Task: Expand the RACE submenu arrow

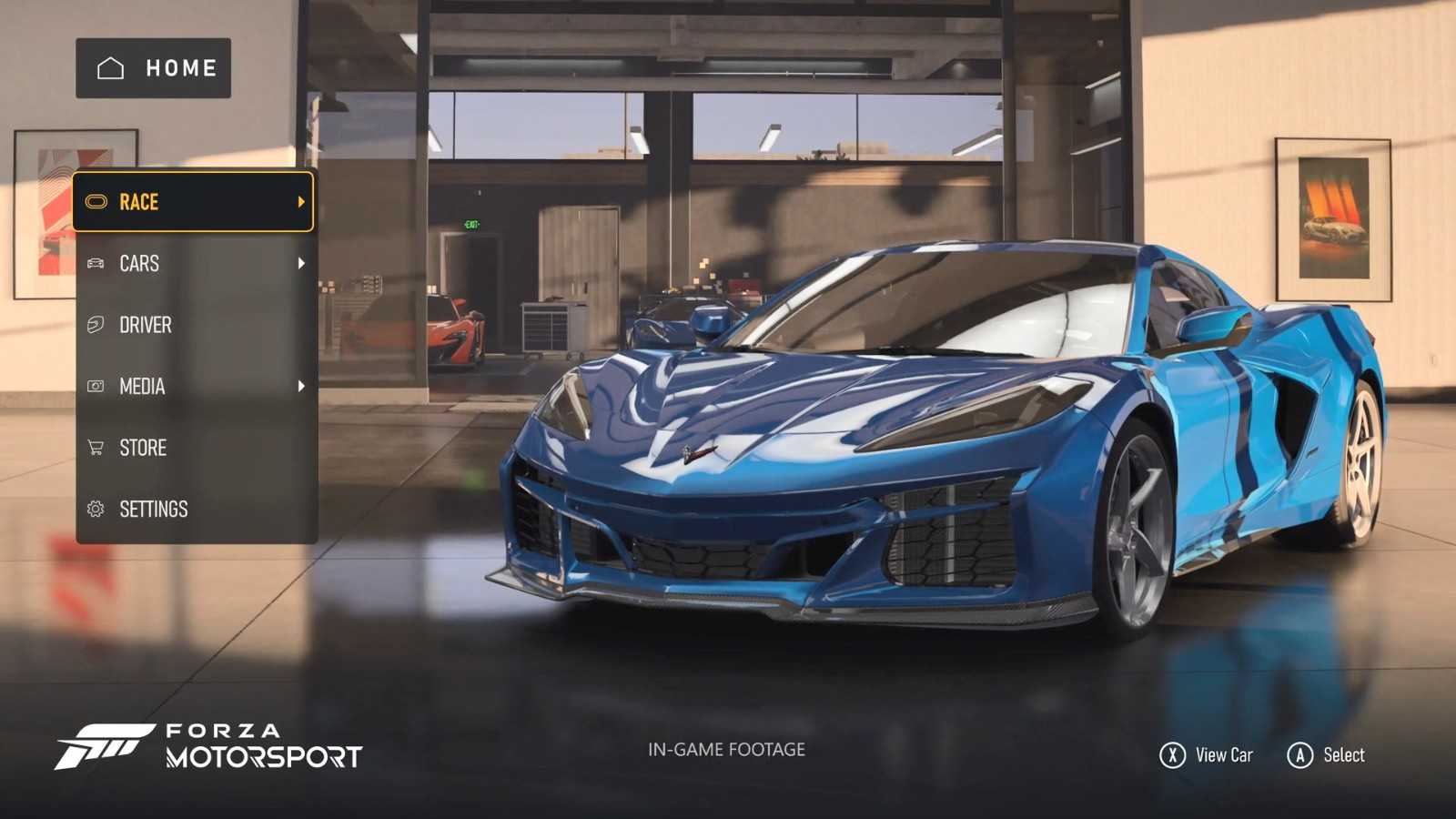Action: [x=303, y=202]
